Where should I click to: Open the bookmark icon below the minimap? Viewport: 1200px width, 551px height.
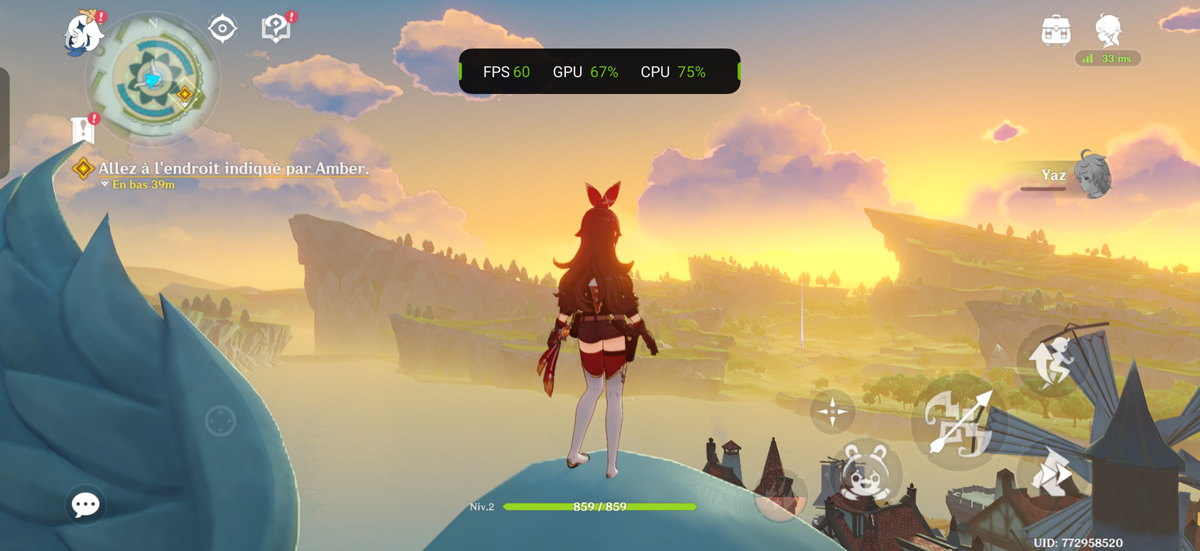(x=83, y=129)
